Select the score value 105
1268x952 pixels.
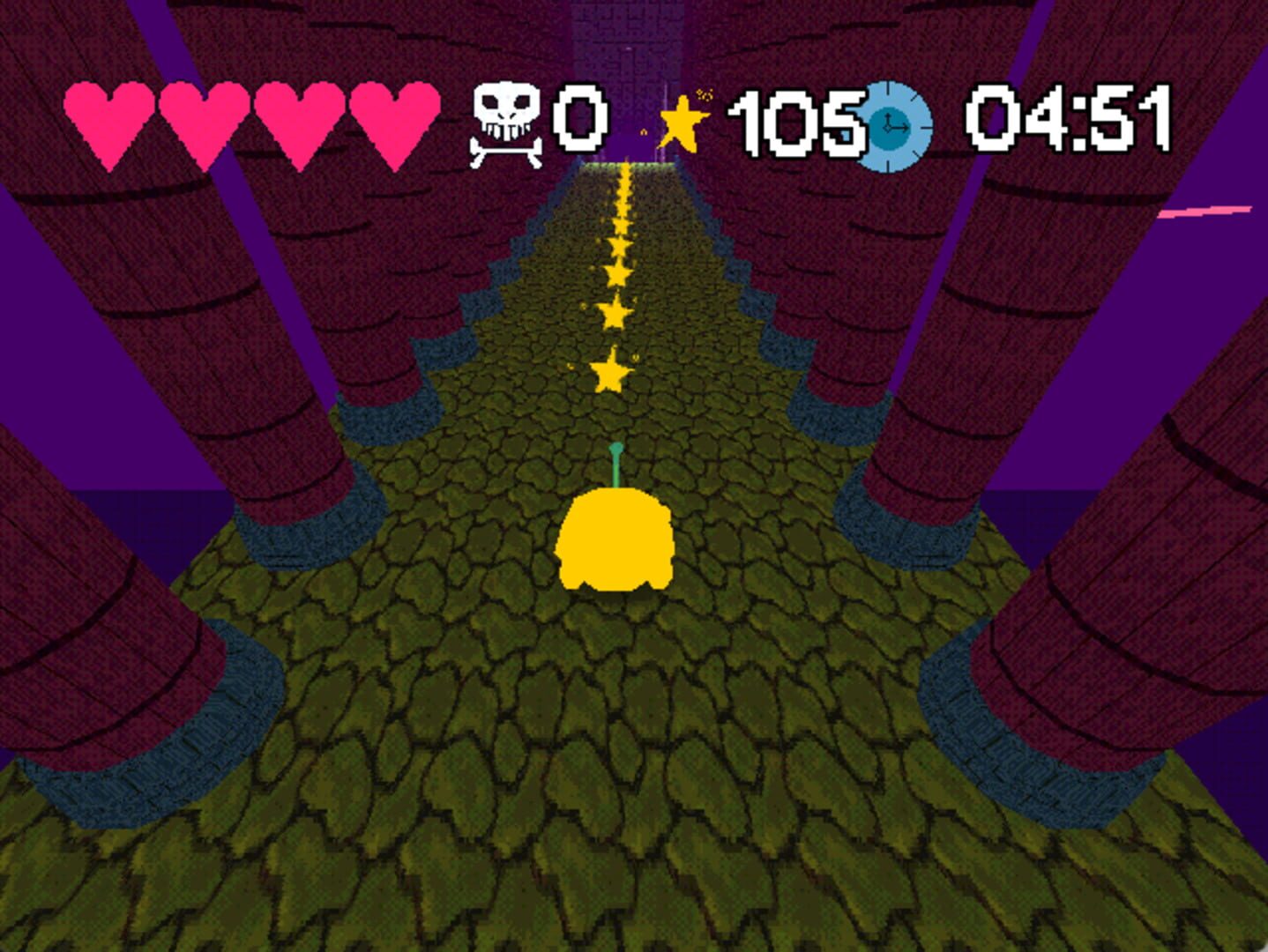(x=798, y=123)
